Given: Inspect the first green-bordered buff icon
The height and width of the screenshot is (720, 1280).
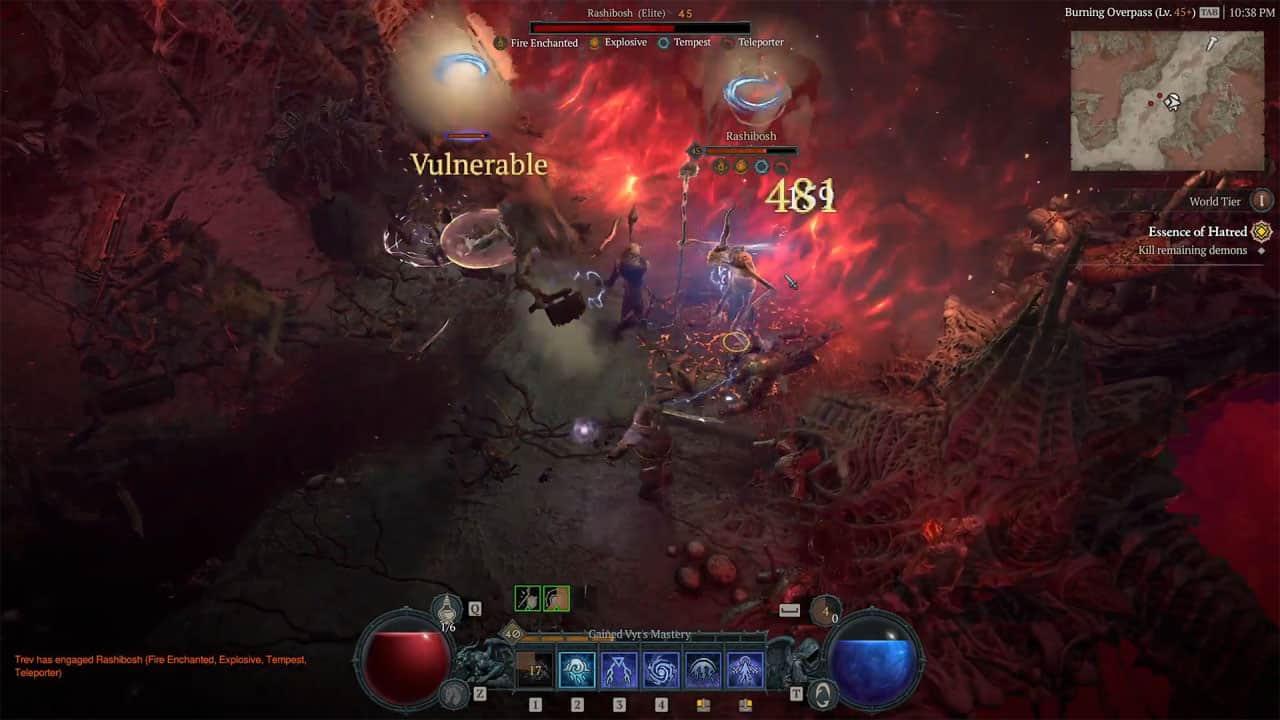Looking at the screenshot, I should pos(527,598).
